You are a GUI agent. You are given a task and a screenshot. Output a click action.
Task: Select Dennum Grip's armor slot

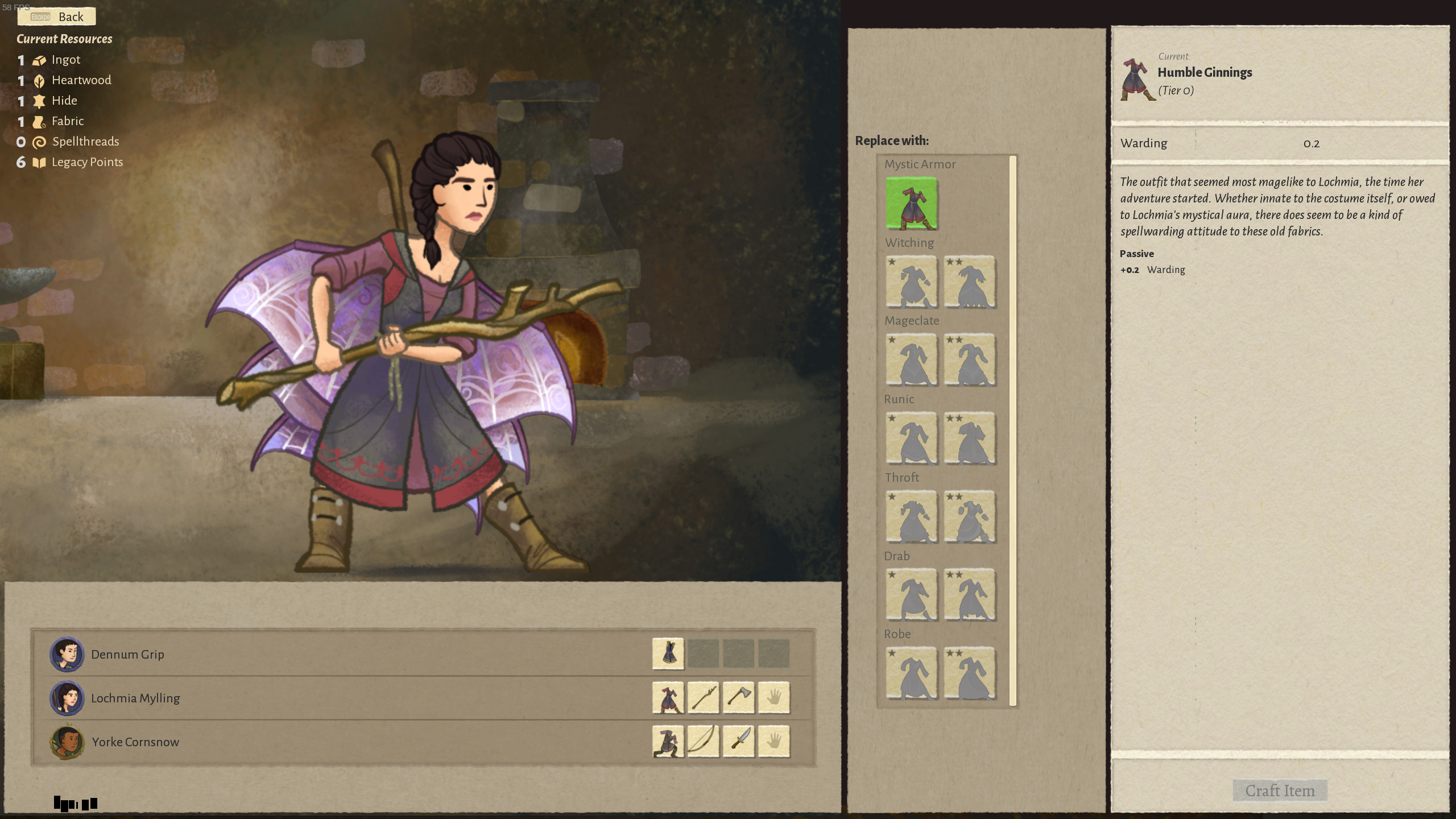click(668, 653)
